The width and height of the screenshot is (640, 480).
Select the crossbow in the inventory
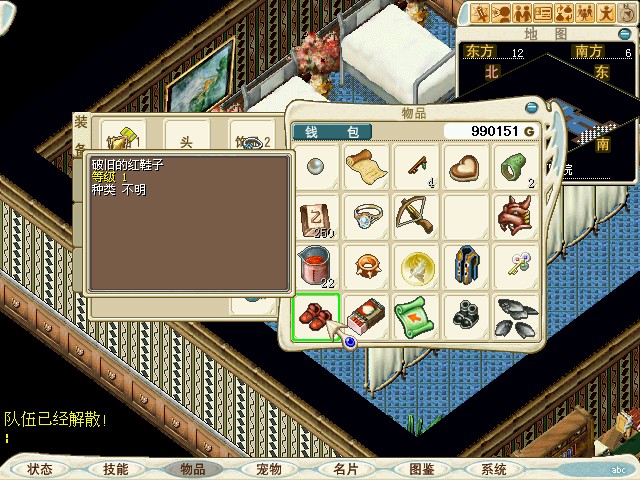coord(416,216)
